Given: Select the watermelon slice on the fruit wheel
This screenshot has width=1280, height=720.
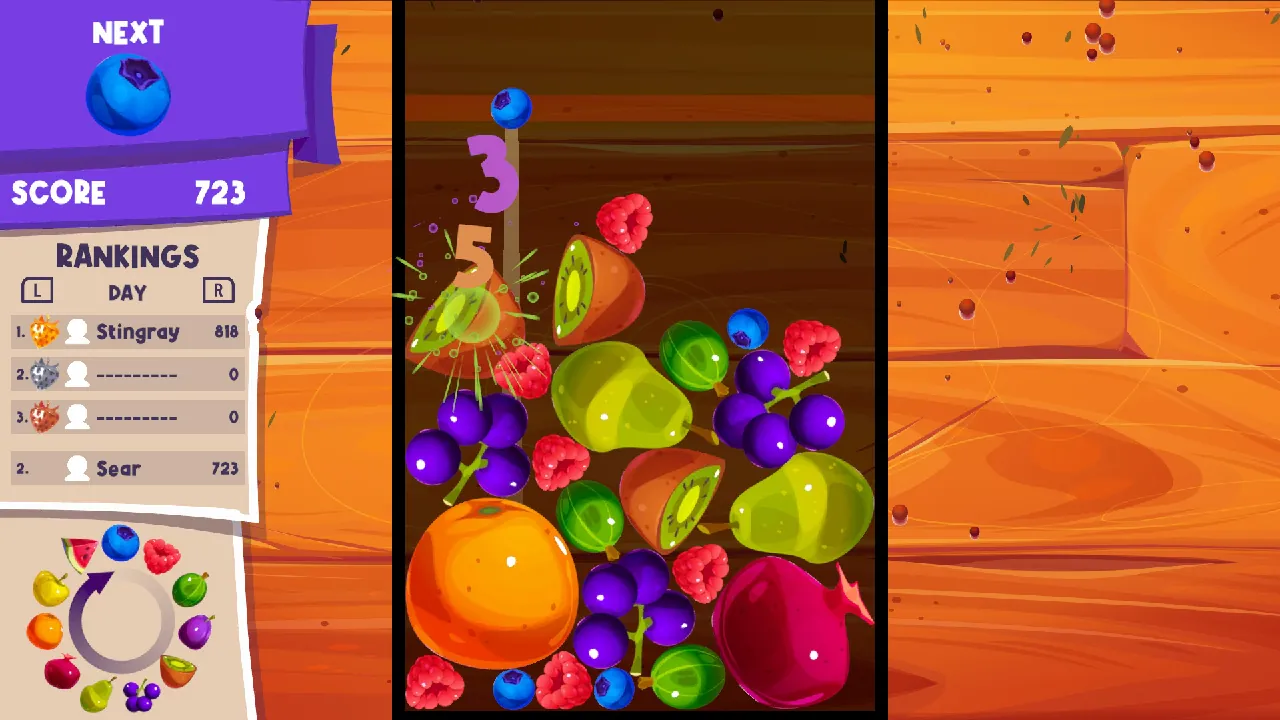Looking at the screenshot, I should pos(80,551).
